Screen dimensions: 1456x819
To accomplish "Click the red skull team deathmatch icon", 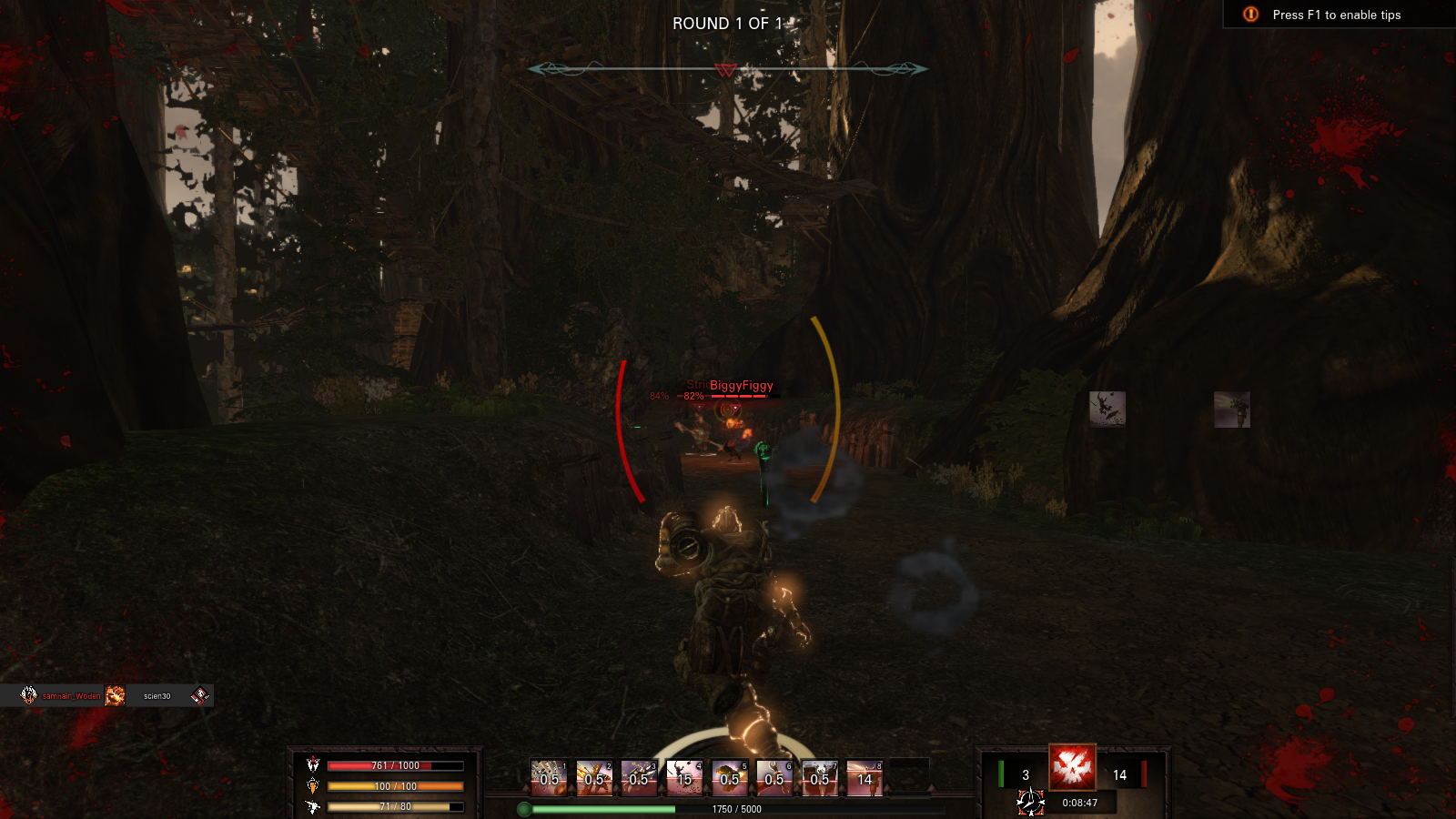I will [1072, 767].
